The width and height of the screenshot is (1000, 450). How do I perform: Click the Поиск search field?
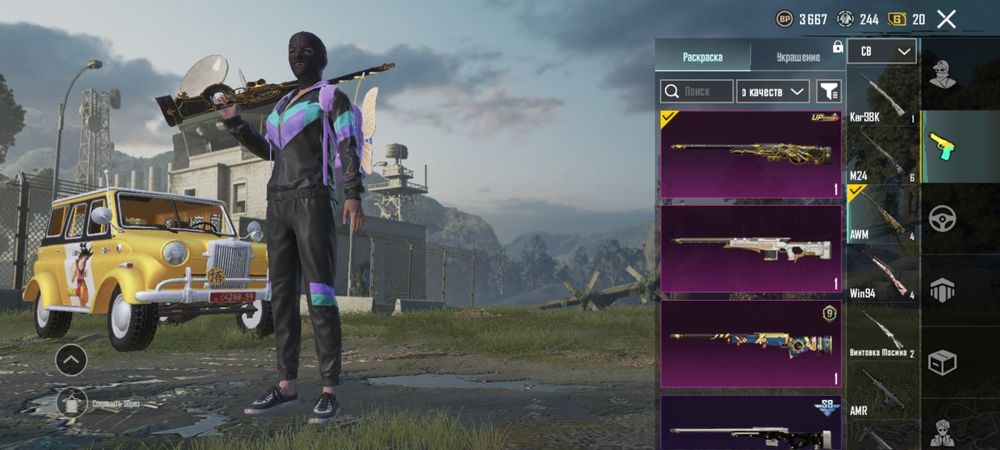click(696, 91)
